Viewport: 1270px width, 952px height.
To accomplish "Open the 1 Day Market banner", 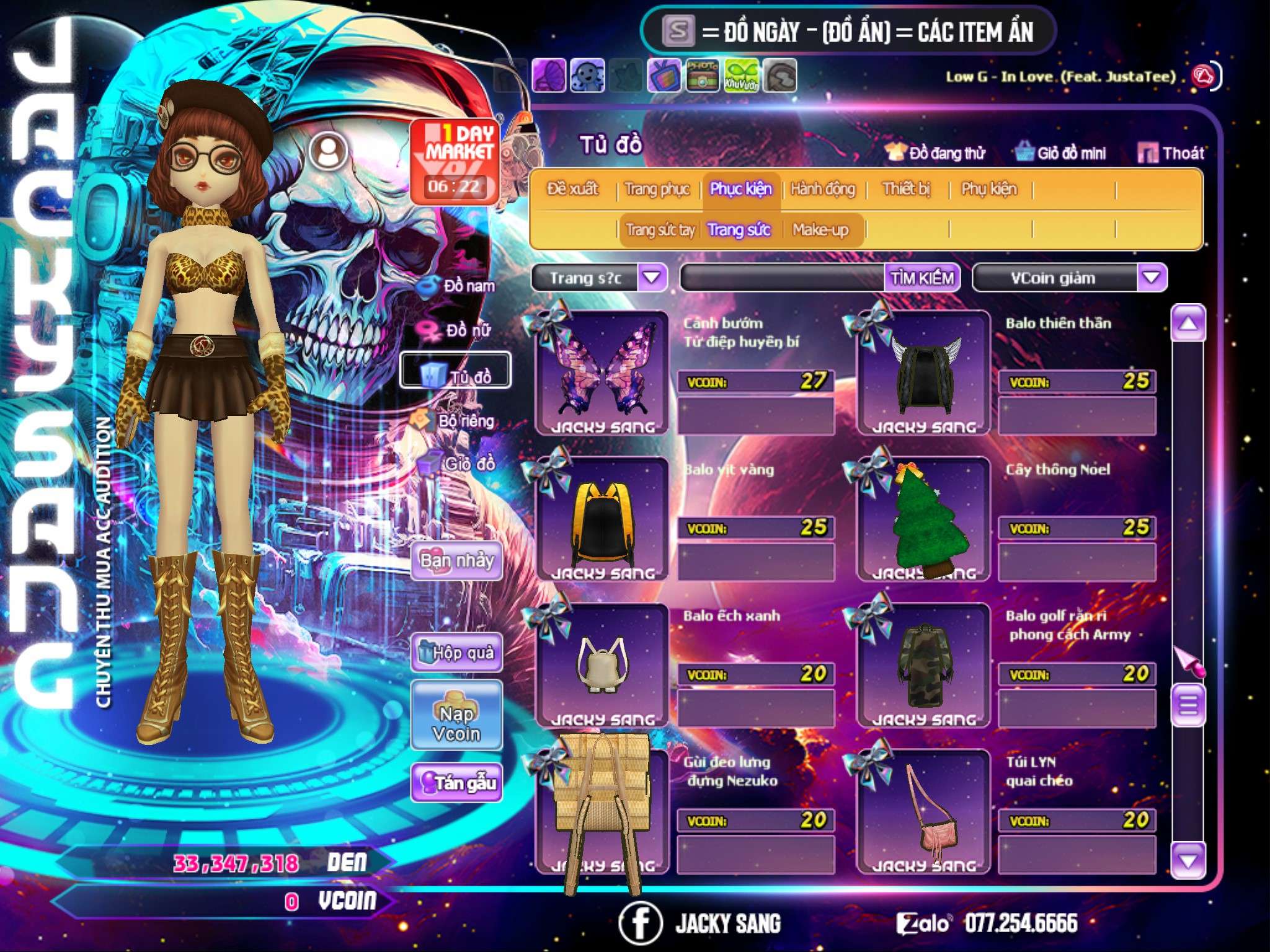I will pyautogui.click(x=455, y=161).
